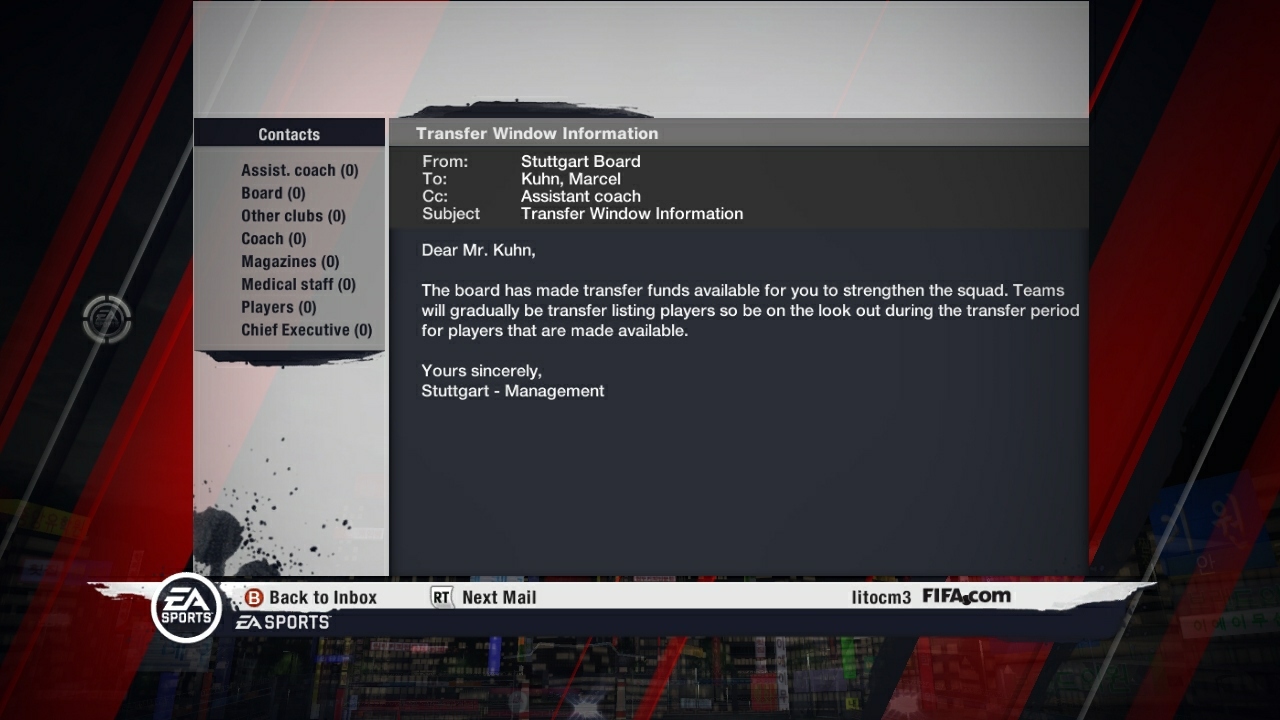This screenshot has width=1280, height=720.
Task: Click the Transfer Window Information title bar
Action: [537, 133]
